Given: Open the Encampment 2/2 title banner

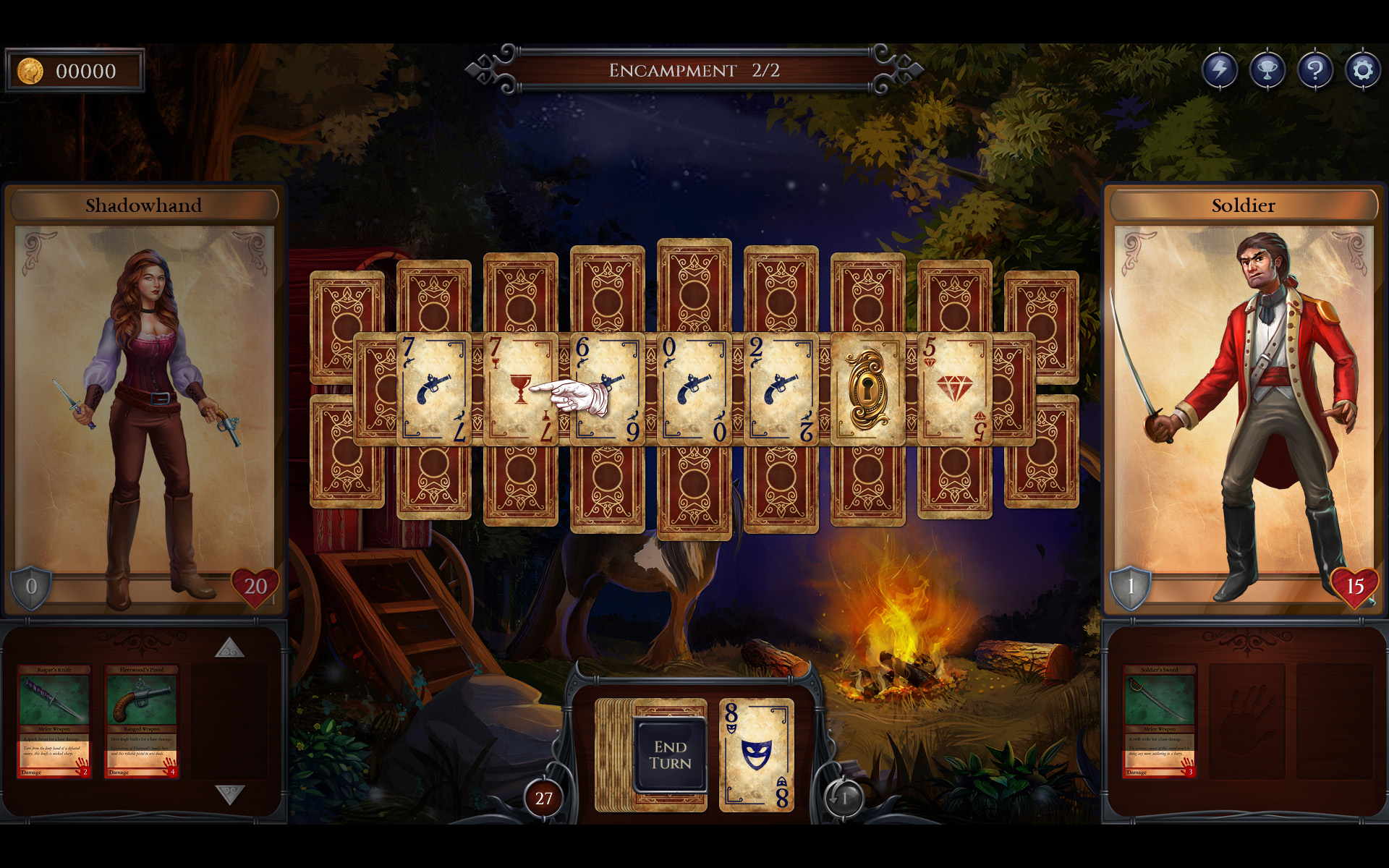Looking at the screenshot, I should (x=694, y=70).
